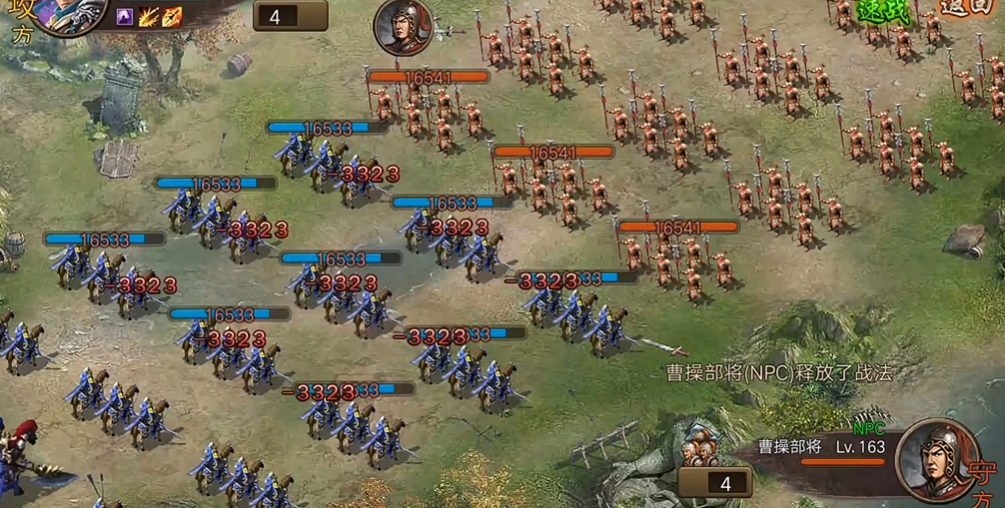The width and height of the screenshot is (1005, 508).
Task: Activate the yellow burst skill icon
Action: coord(149,16)
